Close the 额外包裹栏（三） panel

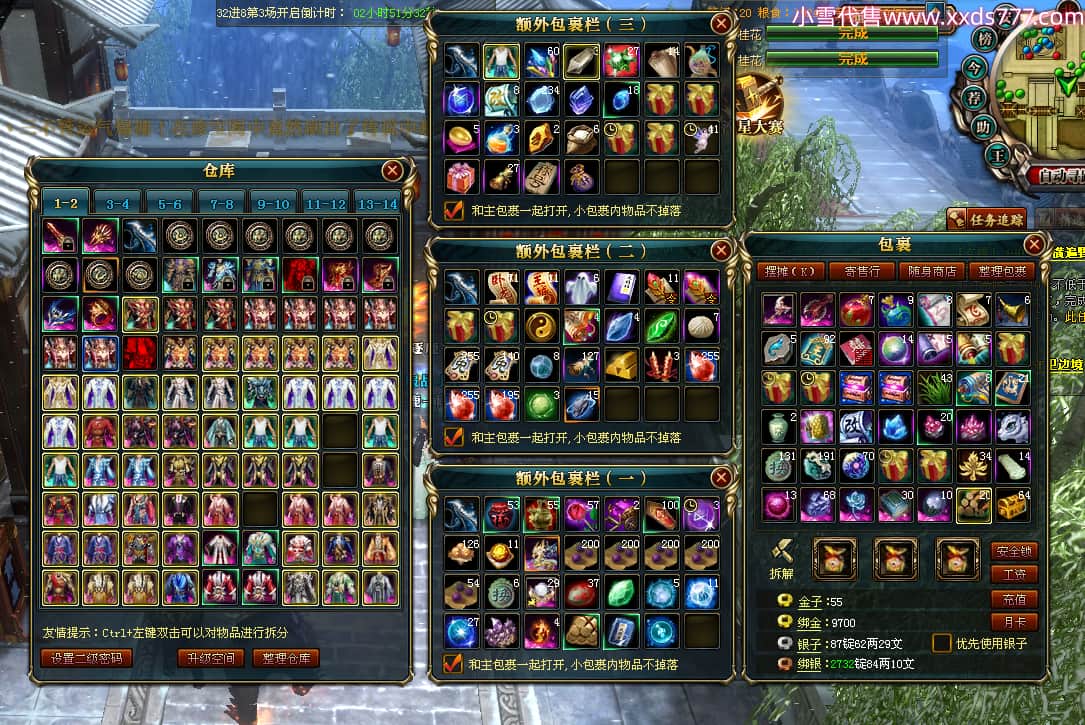click(x=721, y=24)
